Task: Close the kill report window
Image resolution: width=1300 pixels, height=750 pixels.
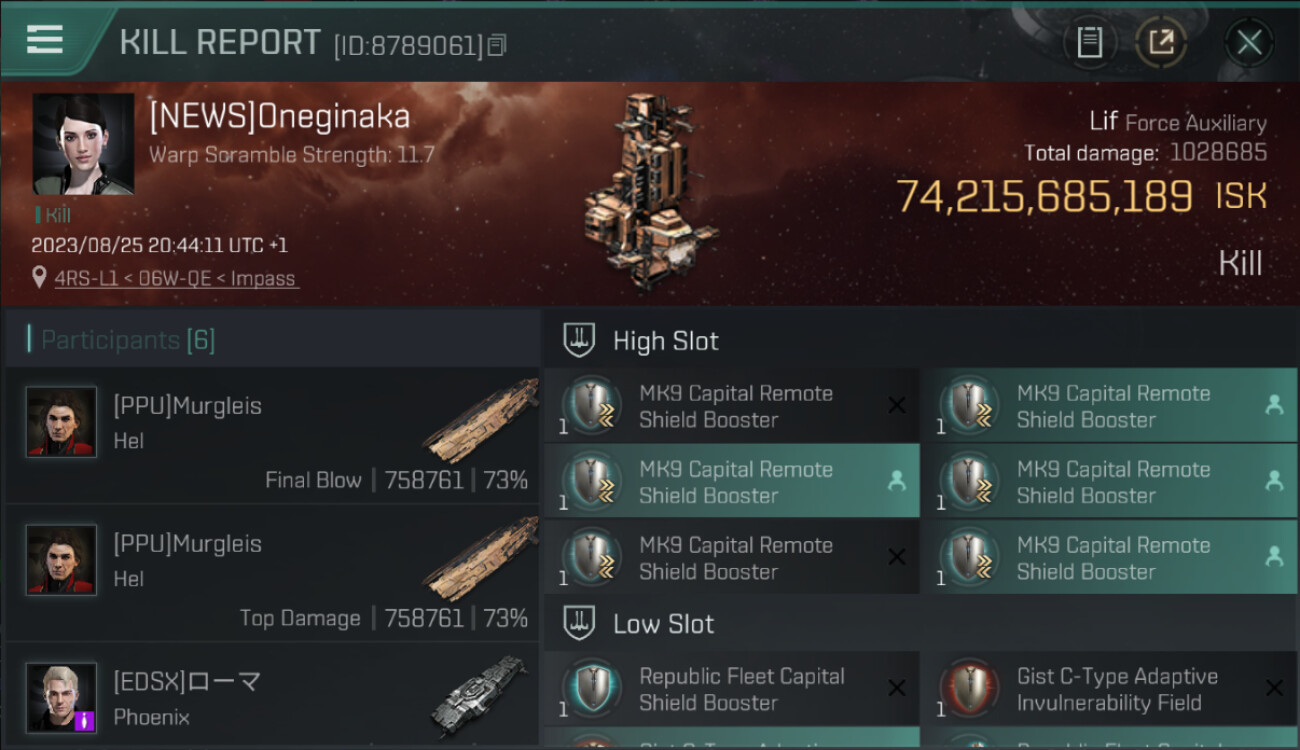Action: click(x=1248, y=42)
